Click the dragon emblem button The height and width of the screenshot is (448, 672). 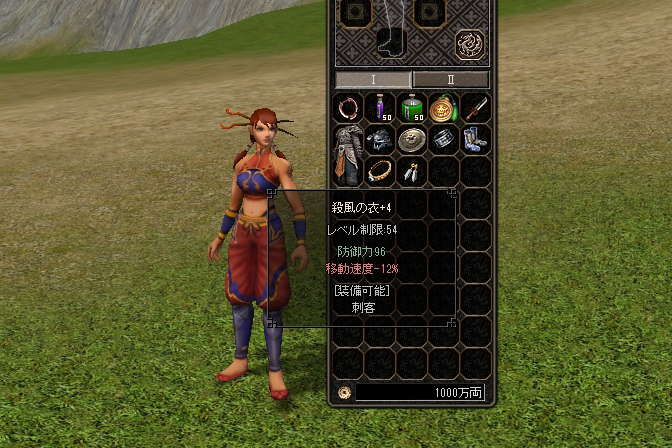[470, 45]
